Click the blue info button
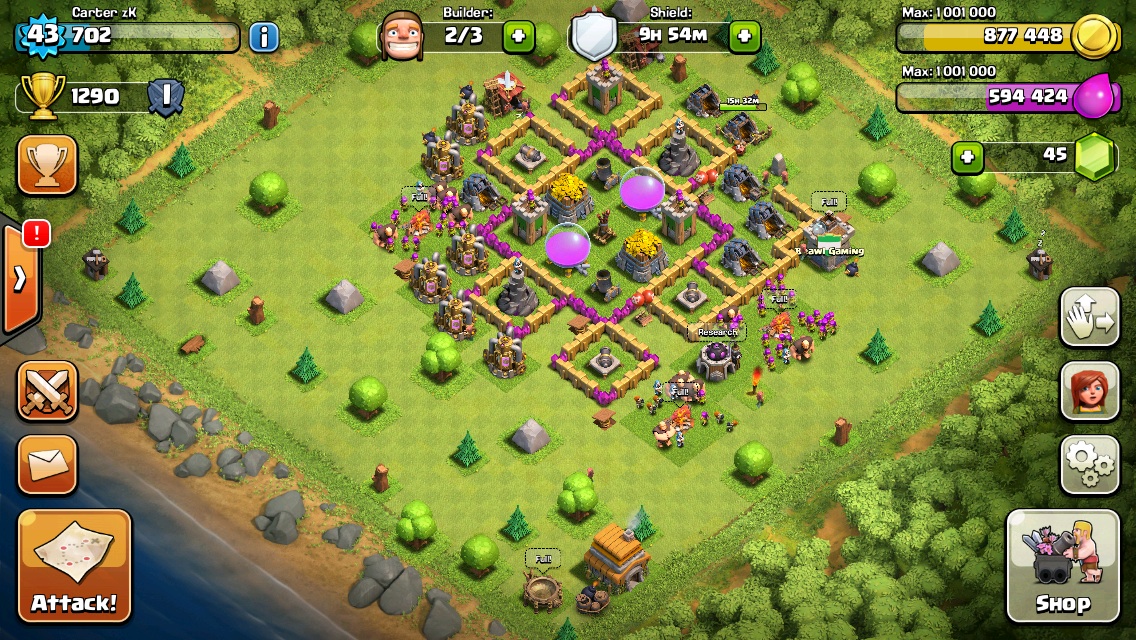 pyautogui.click(x=263, y=38)
